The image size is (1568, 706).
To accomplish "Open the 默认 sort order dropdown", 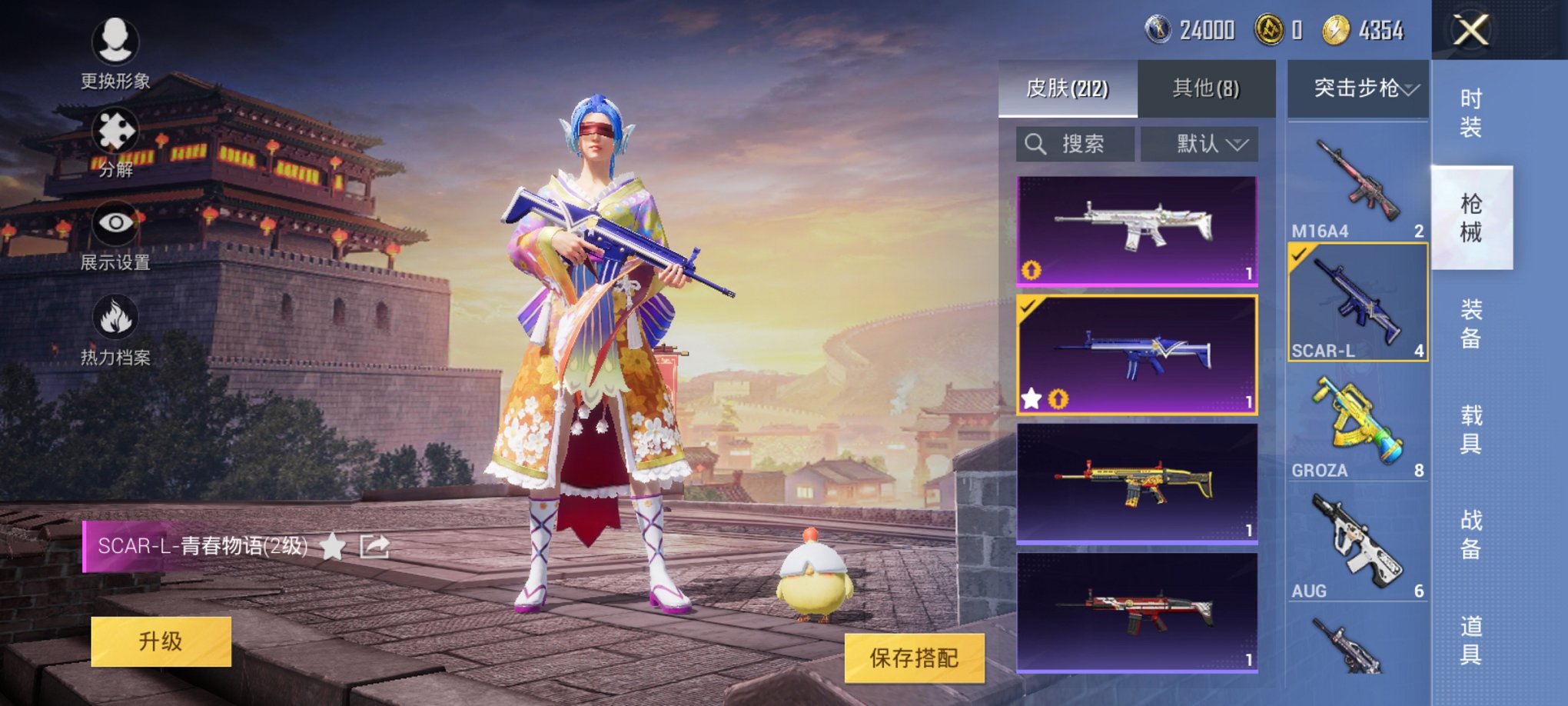I will (x=1198, y=144).
